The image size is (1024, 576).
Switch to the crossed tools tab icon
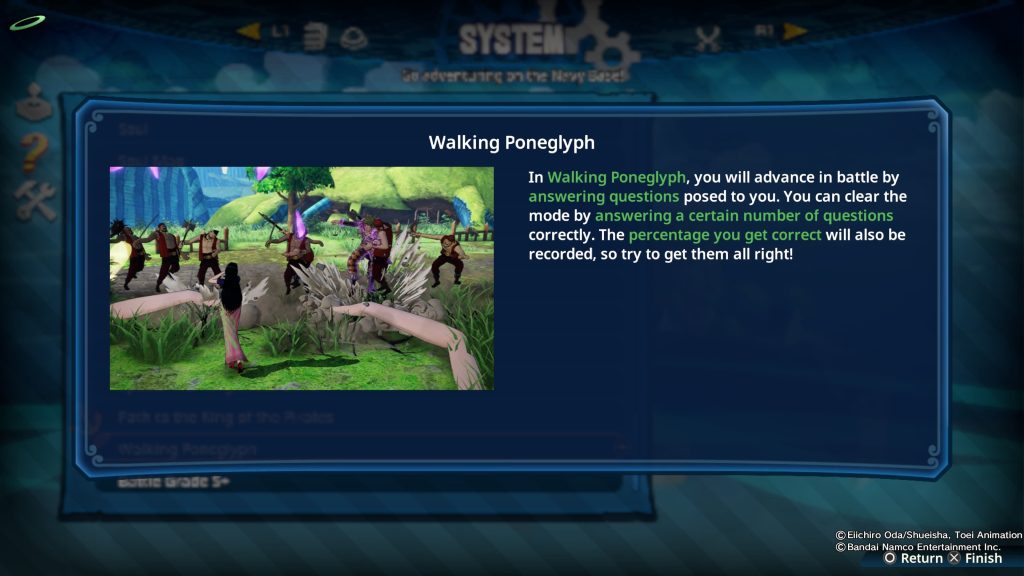[707, 39]
